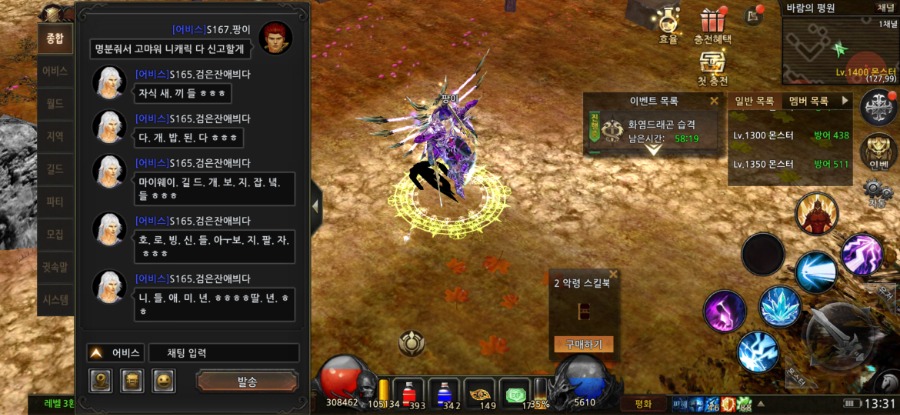The image size is (900, 415).
Task: Select the 길드 chat tab
Action: point(56,169)
